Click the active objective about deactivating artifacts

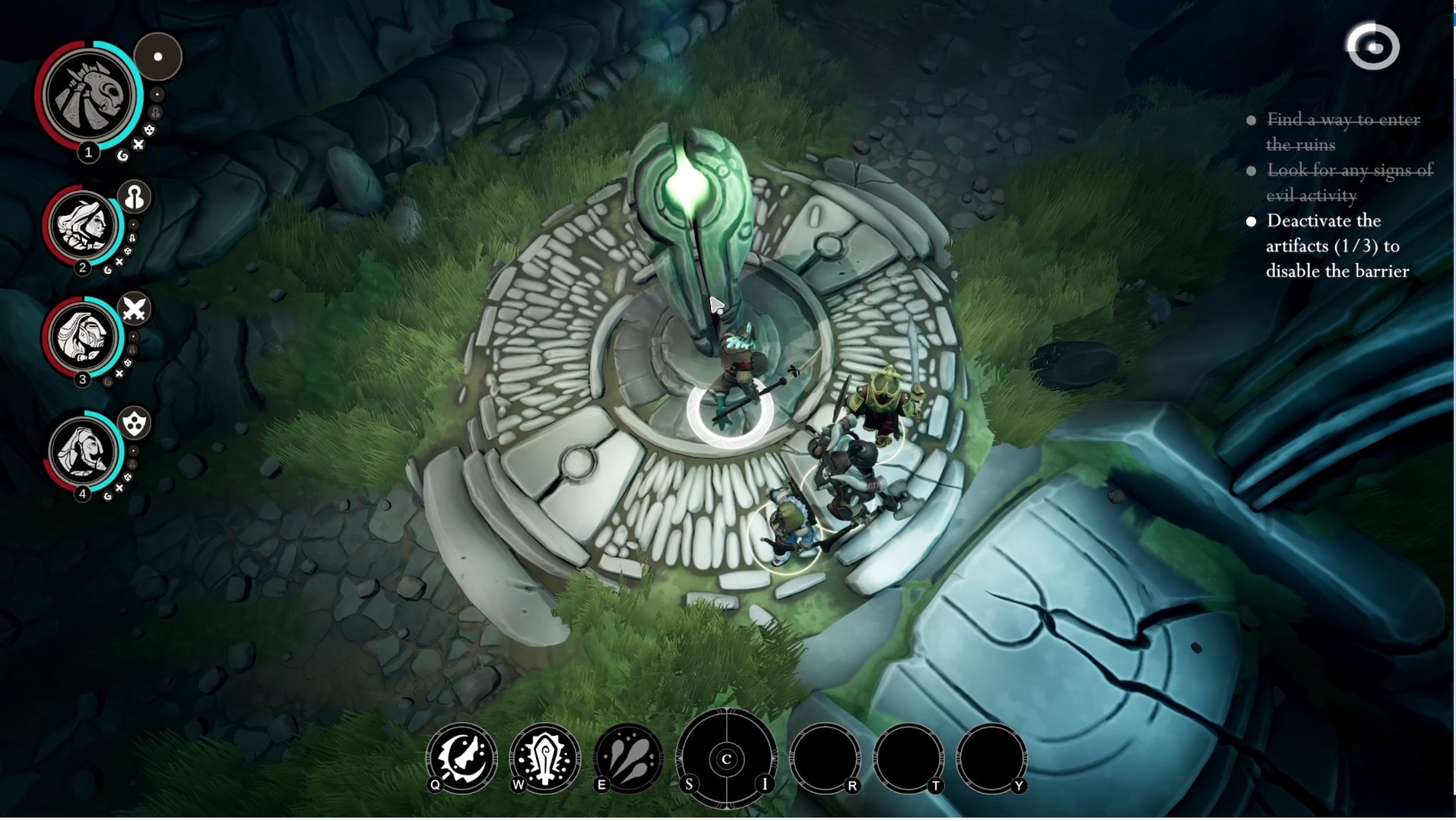1337,246
